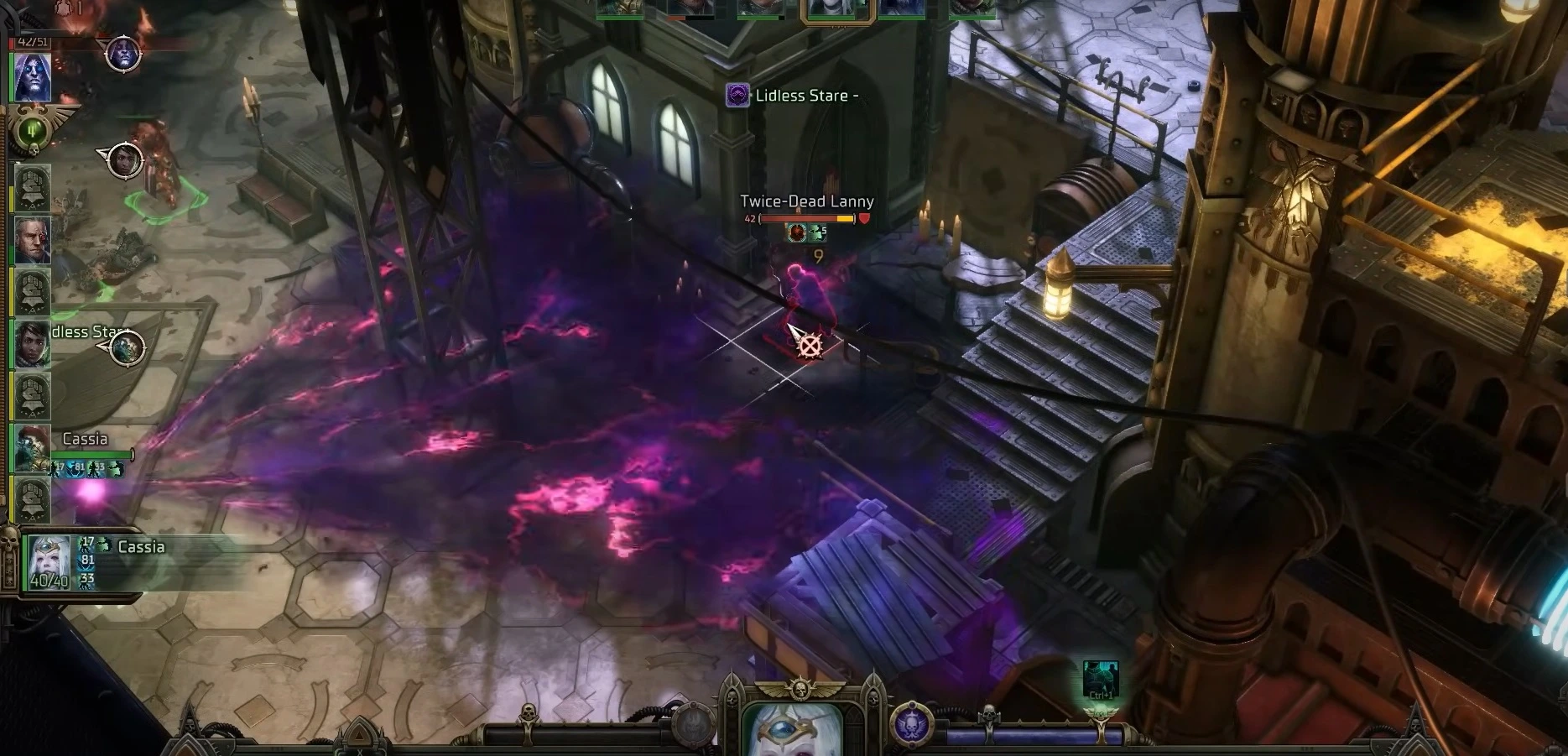This screenshot has width=1568, height=756.
Task: Select the red-haired rotting creature's initiative tracker portrait
Action: click(33, 448)
